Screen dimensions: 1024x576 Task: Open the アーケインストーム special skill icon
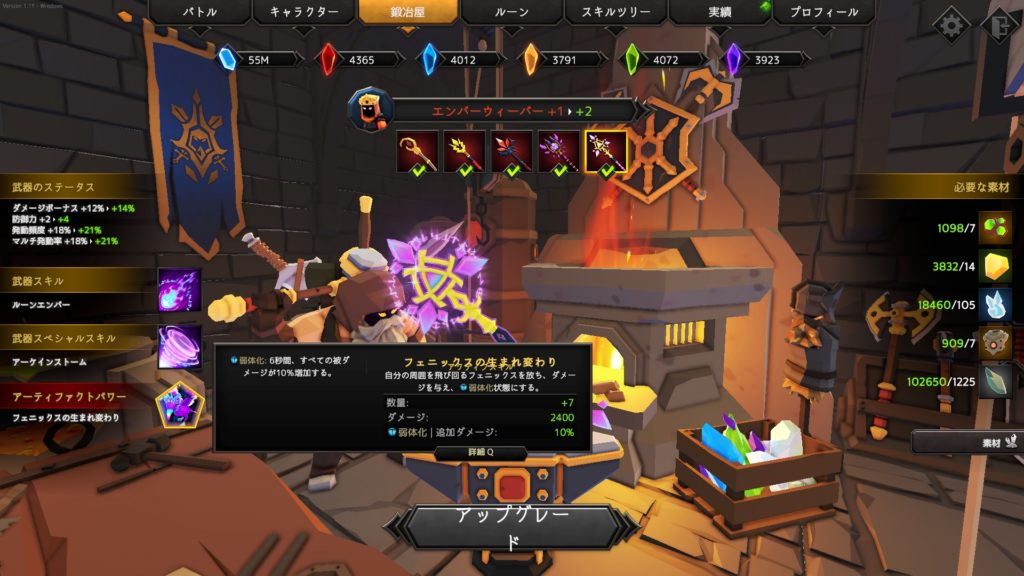(179, 347)
